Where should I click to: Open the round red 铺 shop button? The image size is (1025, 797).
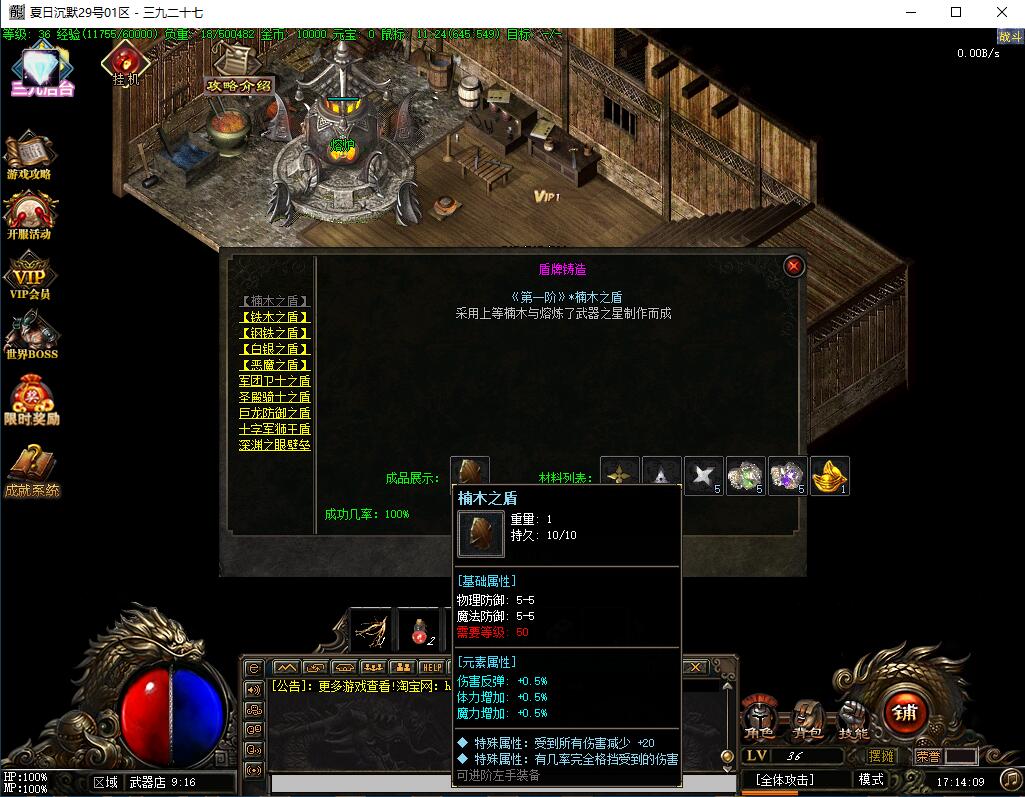904,713
